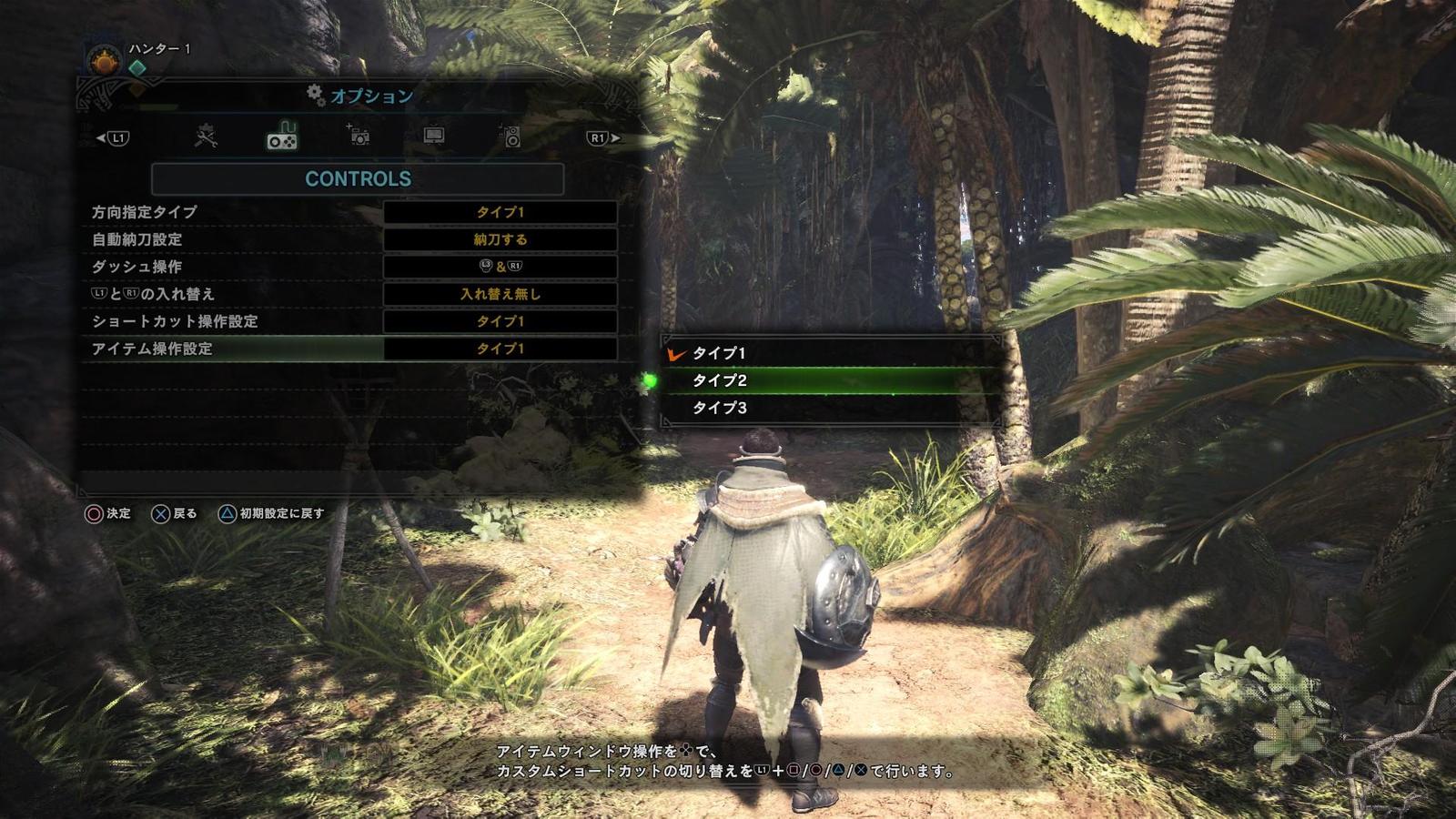Switch to the camera settings tab
Viewport: 1456px width, 819px height.
click(359, 137)
